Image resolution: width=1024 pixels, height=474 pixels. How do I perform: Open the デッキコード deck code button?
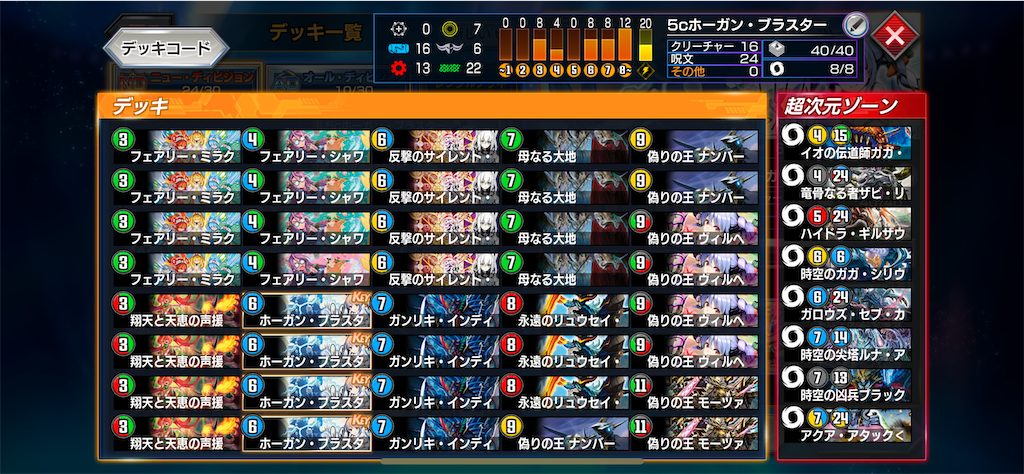[x=166, y=46]
